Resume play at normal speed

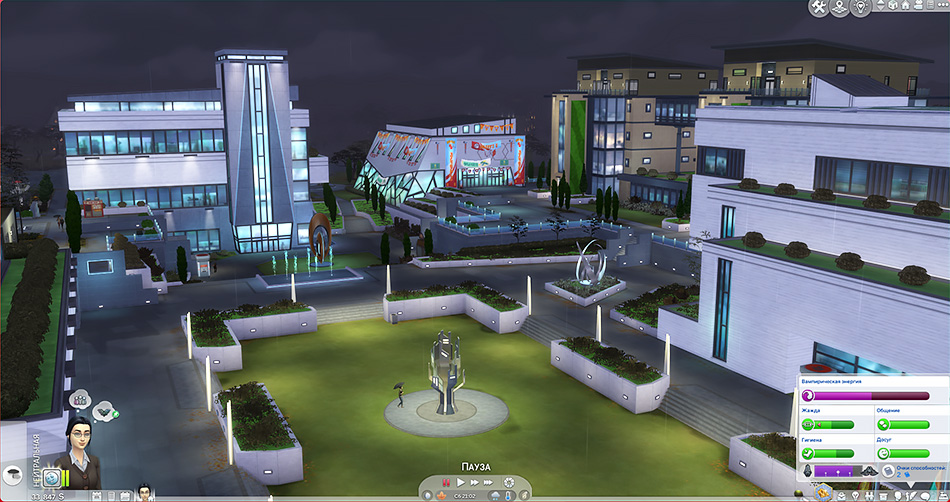461,484
